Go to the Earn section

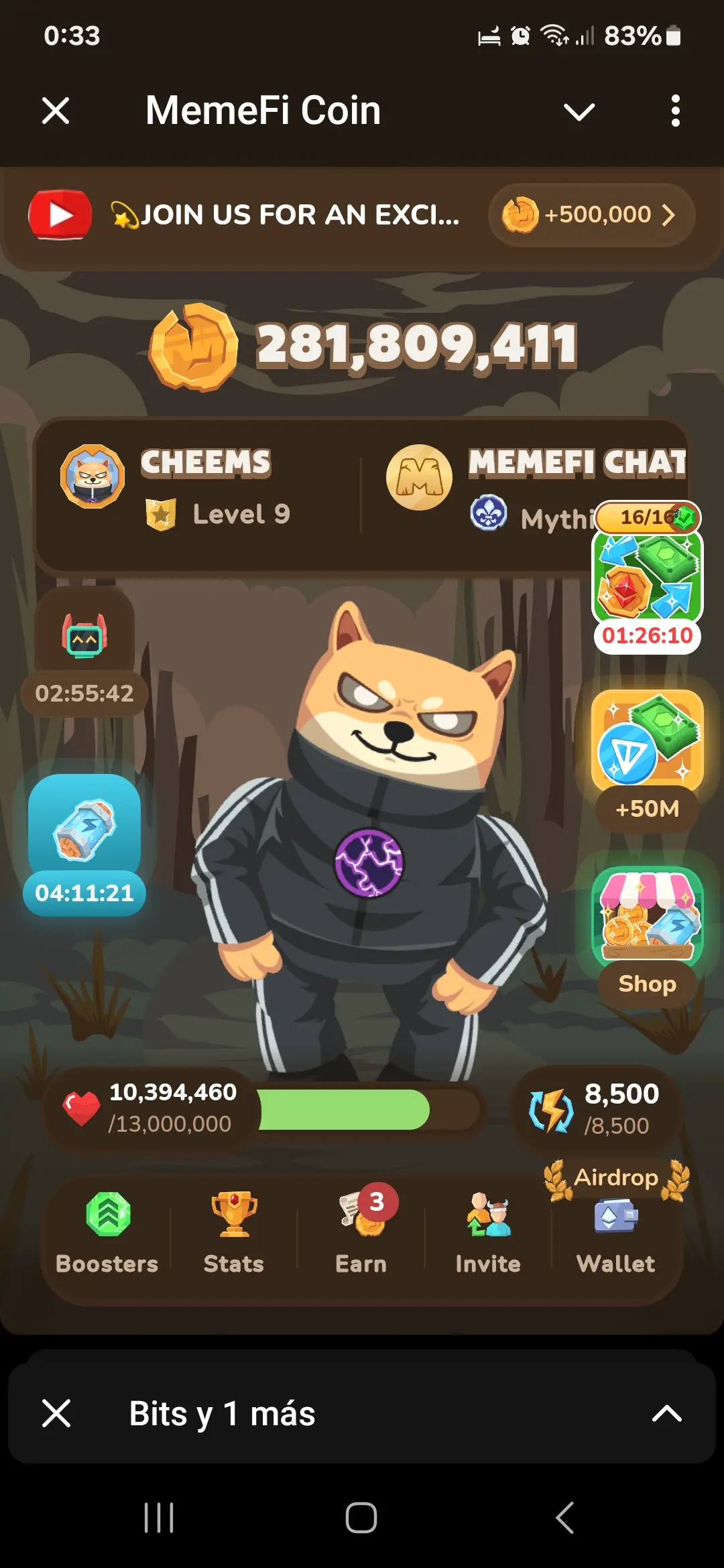pos(361,1233)
